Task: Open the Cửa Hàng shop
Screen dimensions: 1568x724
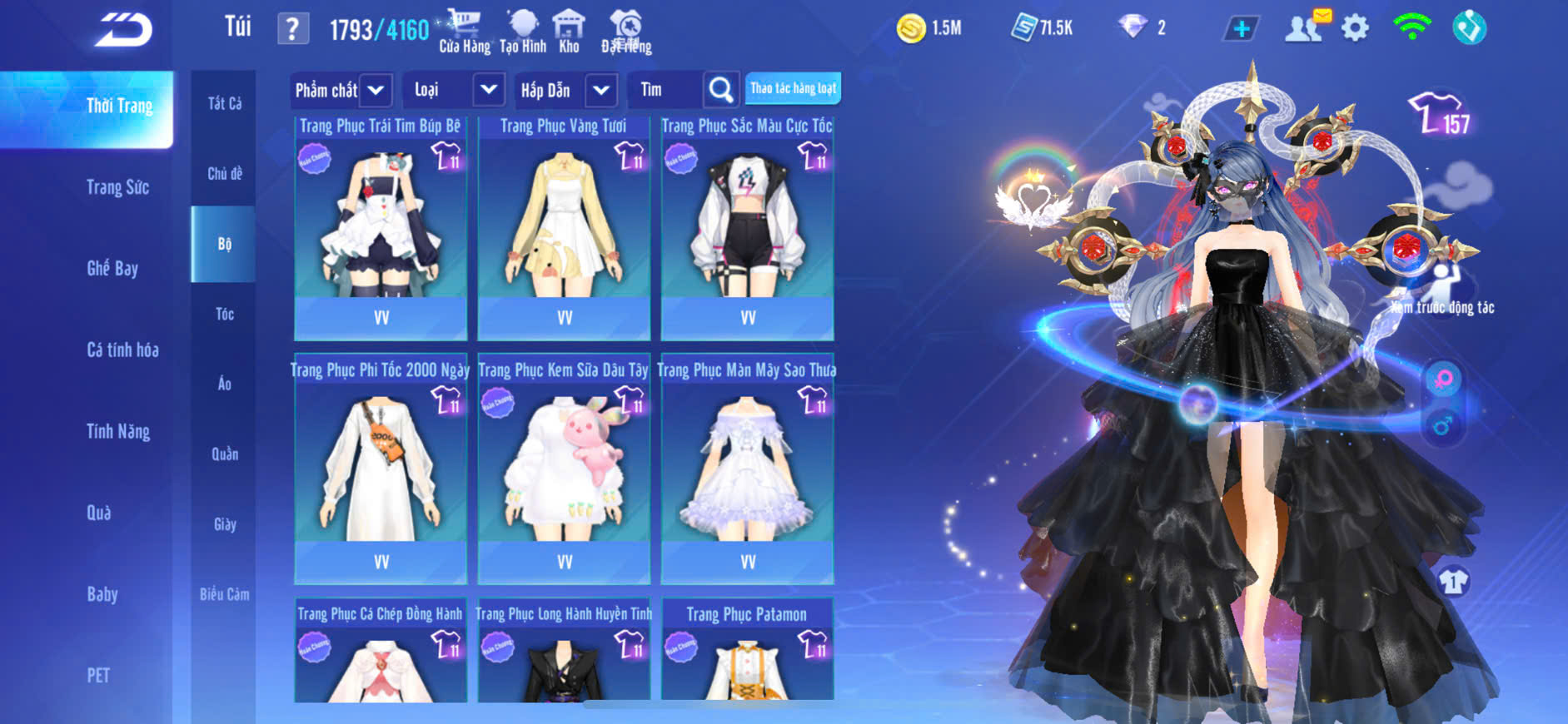Action: tap(465, 31)
